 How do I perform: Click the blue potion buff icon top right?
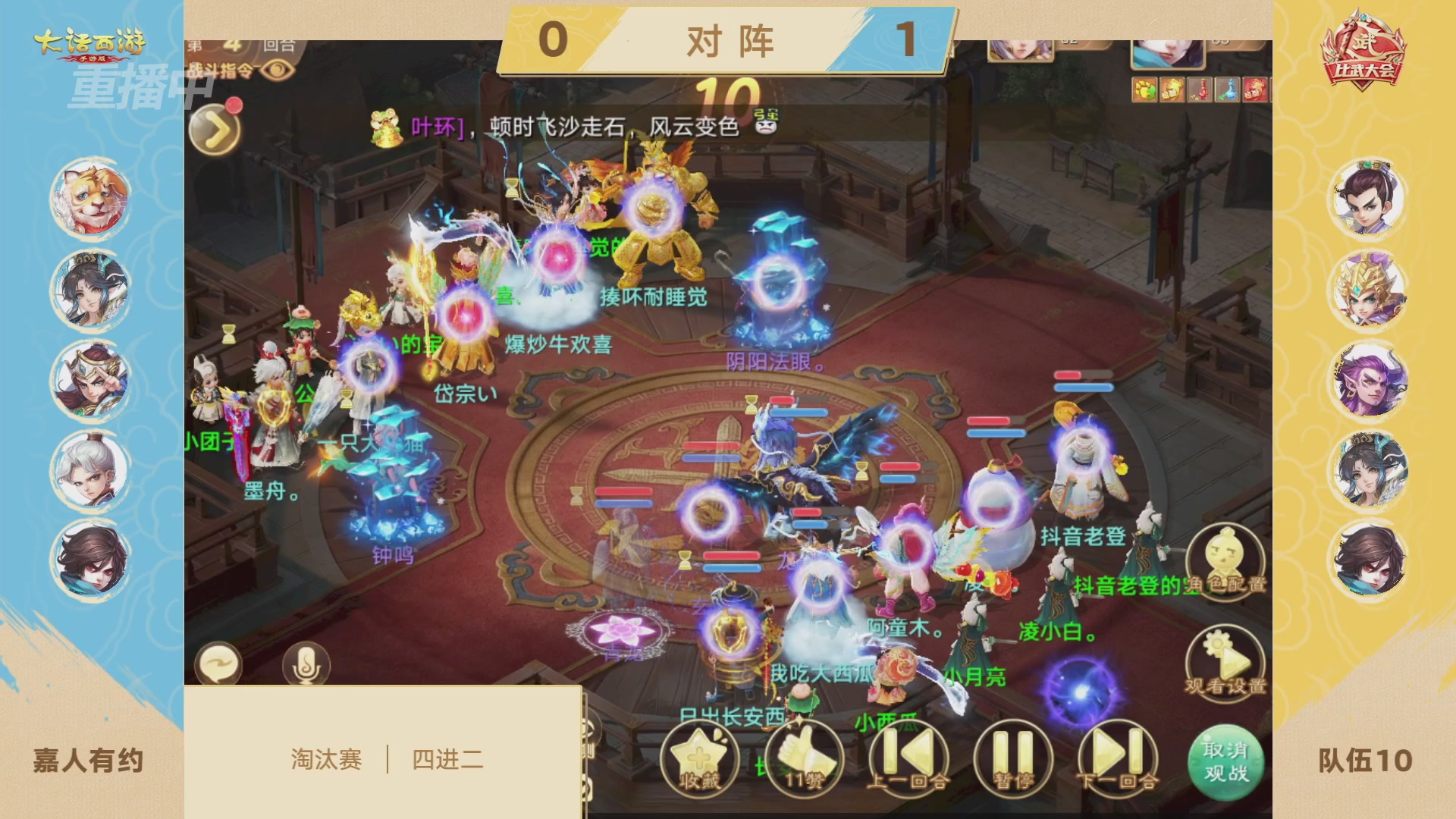click(1228, 89)
